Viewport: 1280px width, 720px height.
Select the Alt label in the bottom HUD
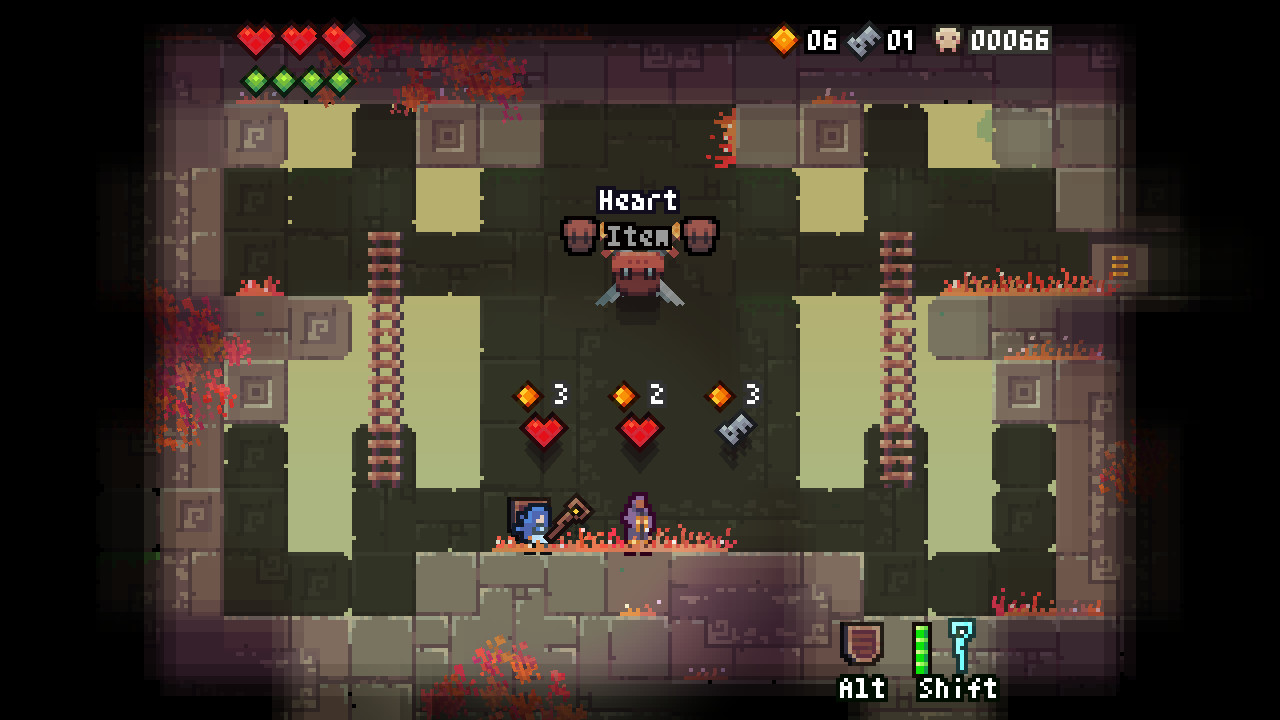pos(860,689)
